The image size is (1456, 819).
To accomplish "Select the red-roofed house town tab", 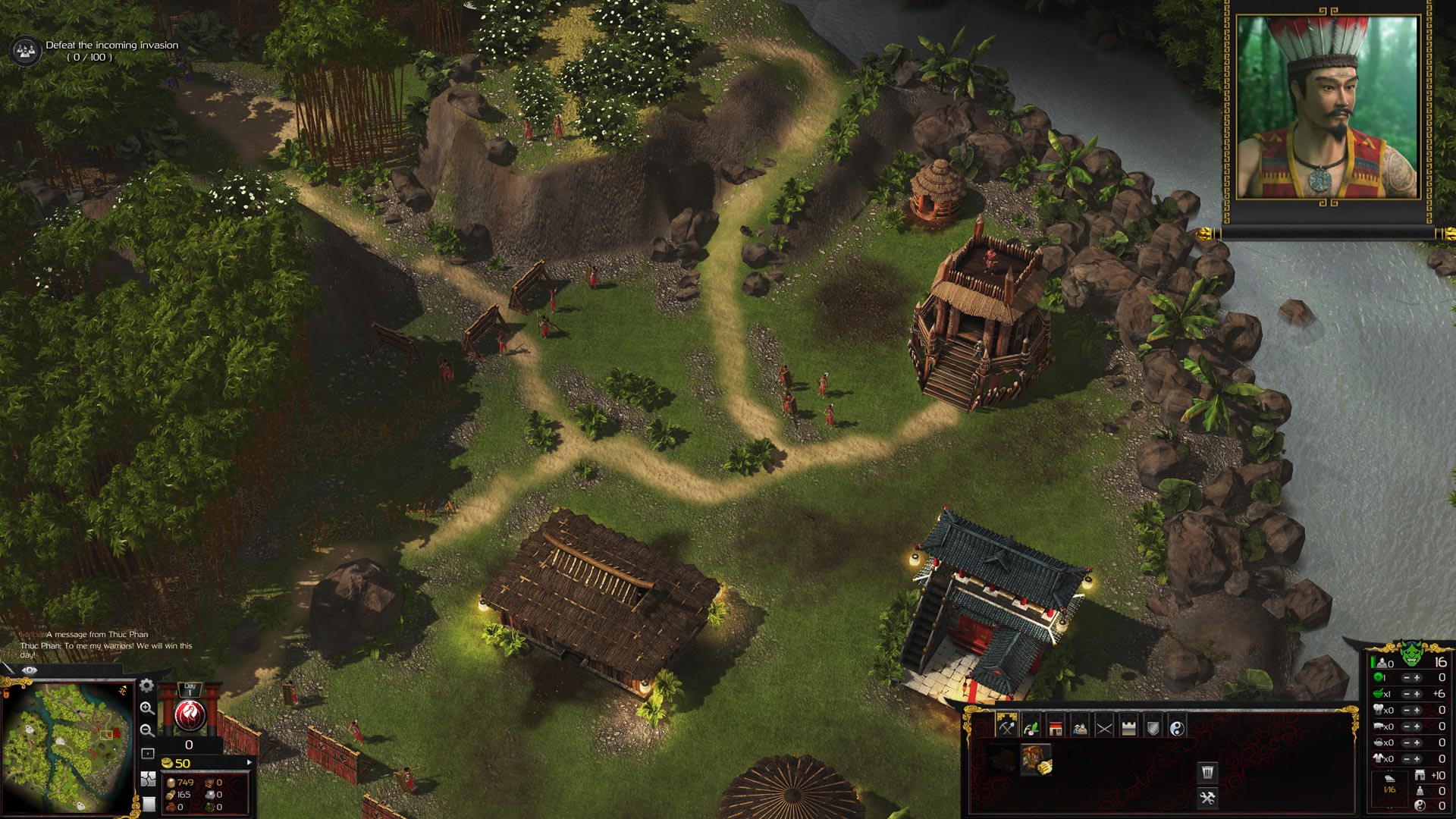I will (x=1055, y=728).
